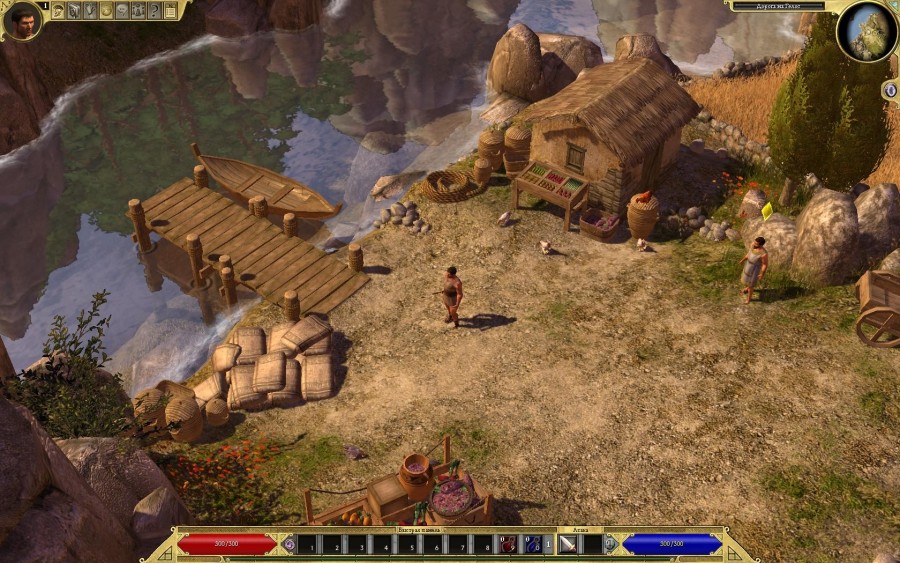The height and width of the screenshot is (563, 900).
Task: Click the round blue button below the minimap
Action: pos(890,90)
